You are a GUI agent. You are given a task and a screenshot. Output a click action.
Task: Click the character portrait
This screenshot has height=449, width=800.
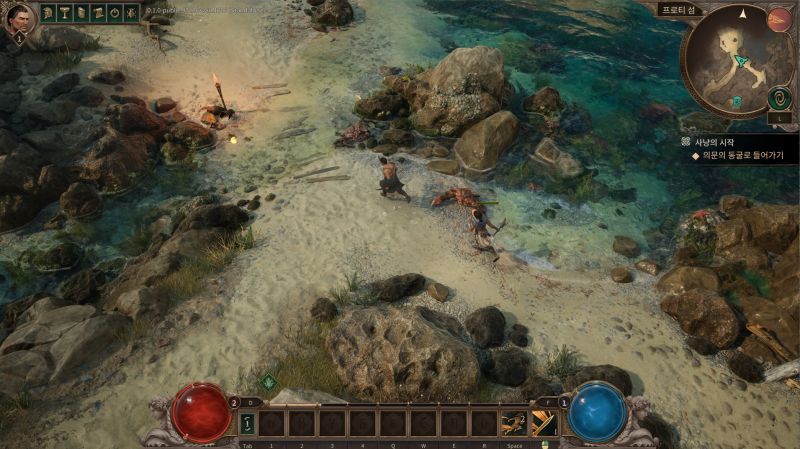point(19,18)
